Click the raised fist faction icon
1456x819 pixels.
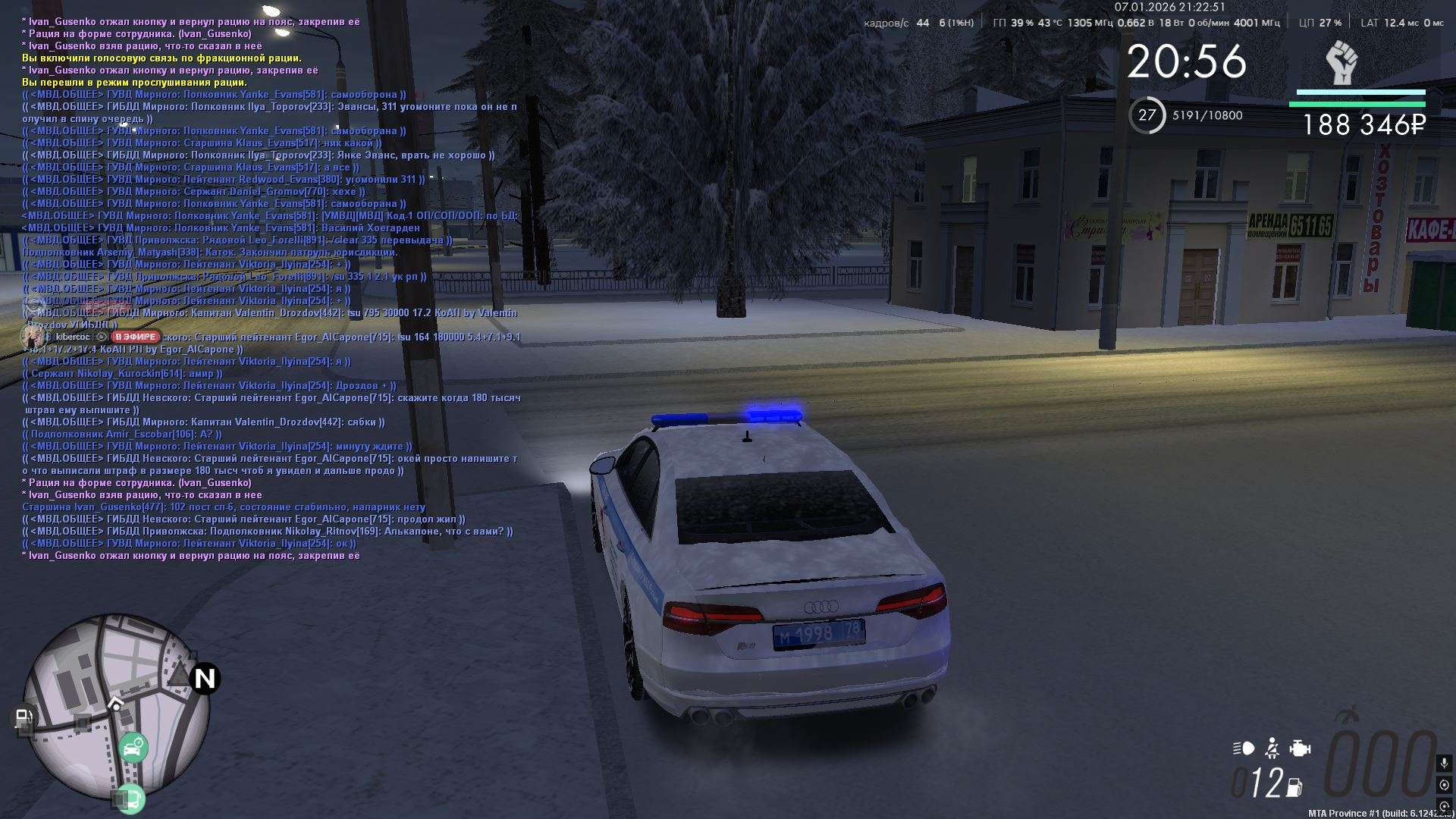(1342, 64)
